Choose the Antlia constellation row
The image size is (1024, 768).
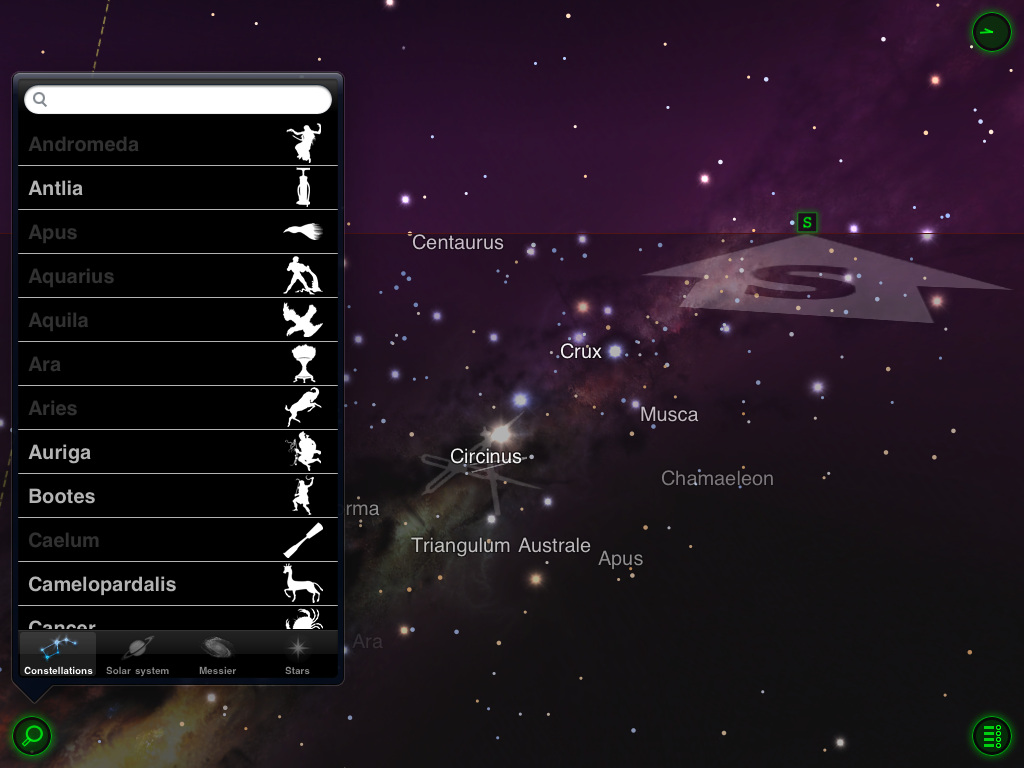click(178, 188)
